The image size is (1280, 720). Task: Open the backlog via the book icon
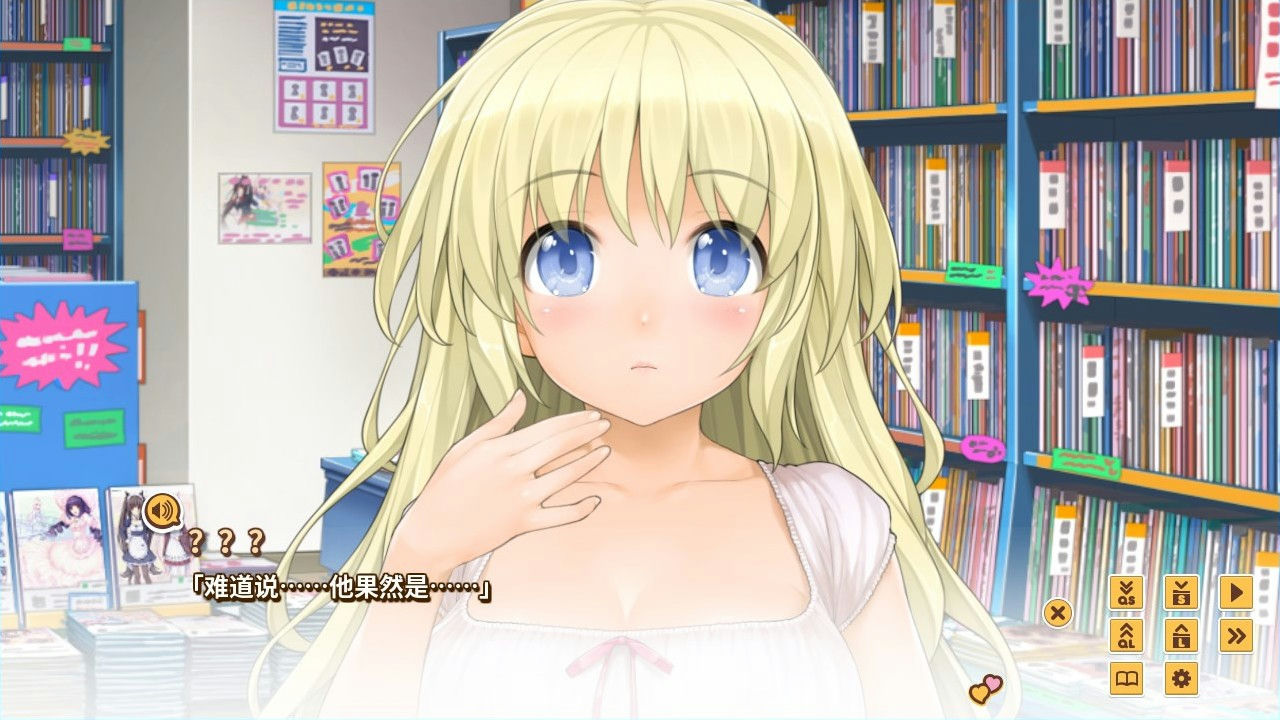(x=1129, y=680)
